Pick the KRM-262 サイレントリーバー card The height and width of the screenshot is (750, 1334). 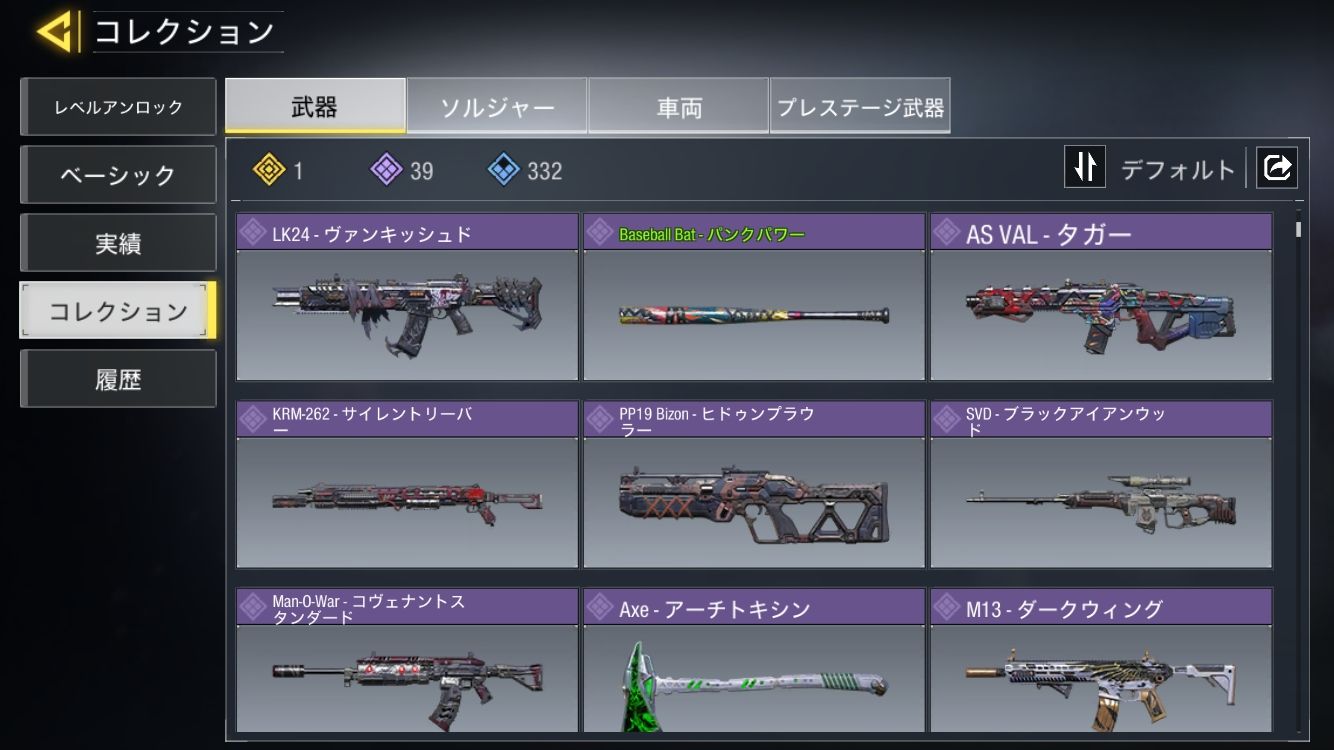tap(407, 485)
